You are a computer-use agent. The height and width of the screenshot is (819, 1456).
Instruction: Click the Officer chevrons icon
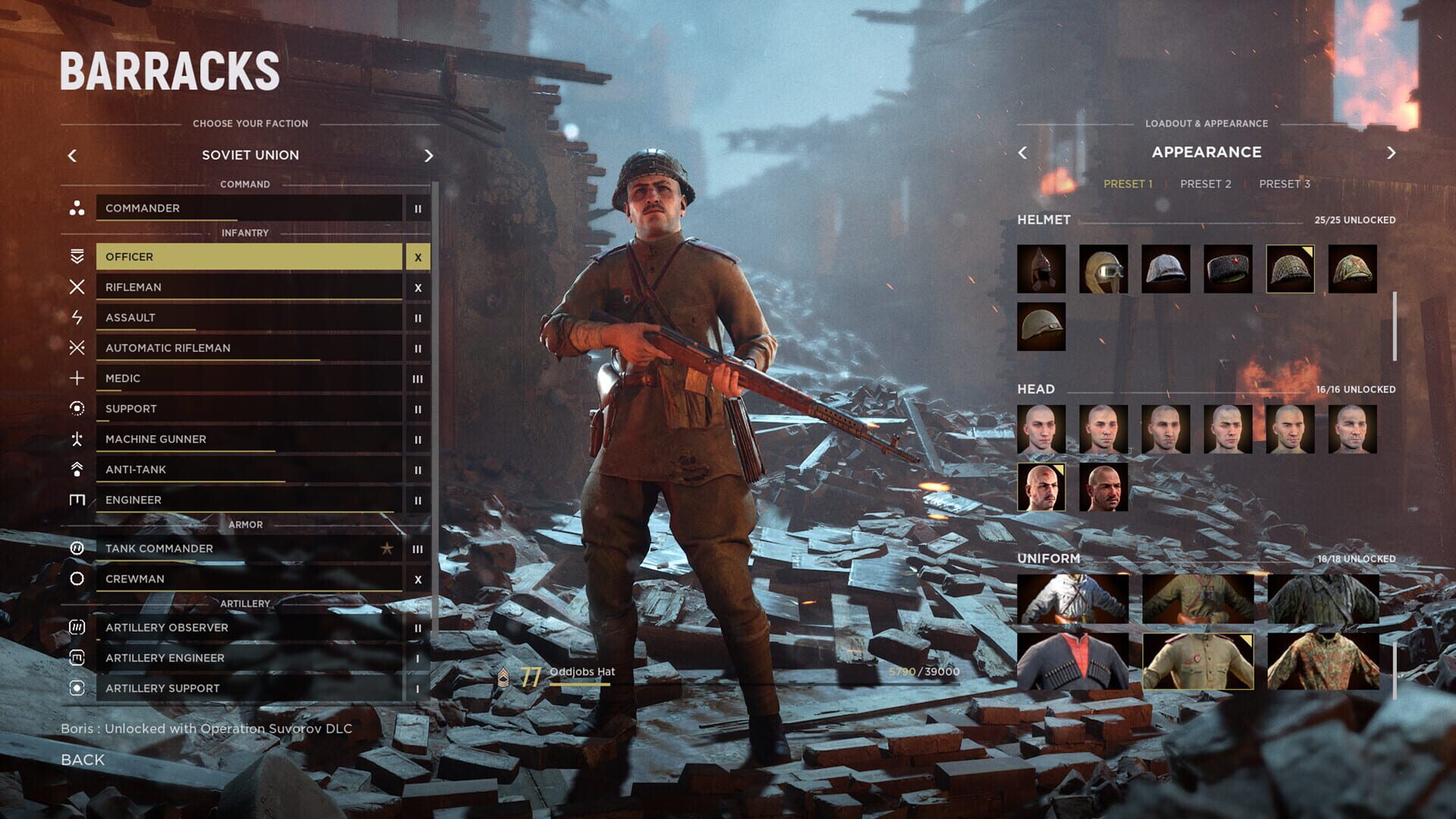click(x=76, y=256)
